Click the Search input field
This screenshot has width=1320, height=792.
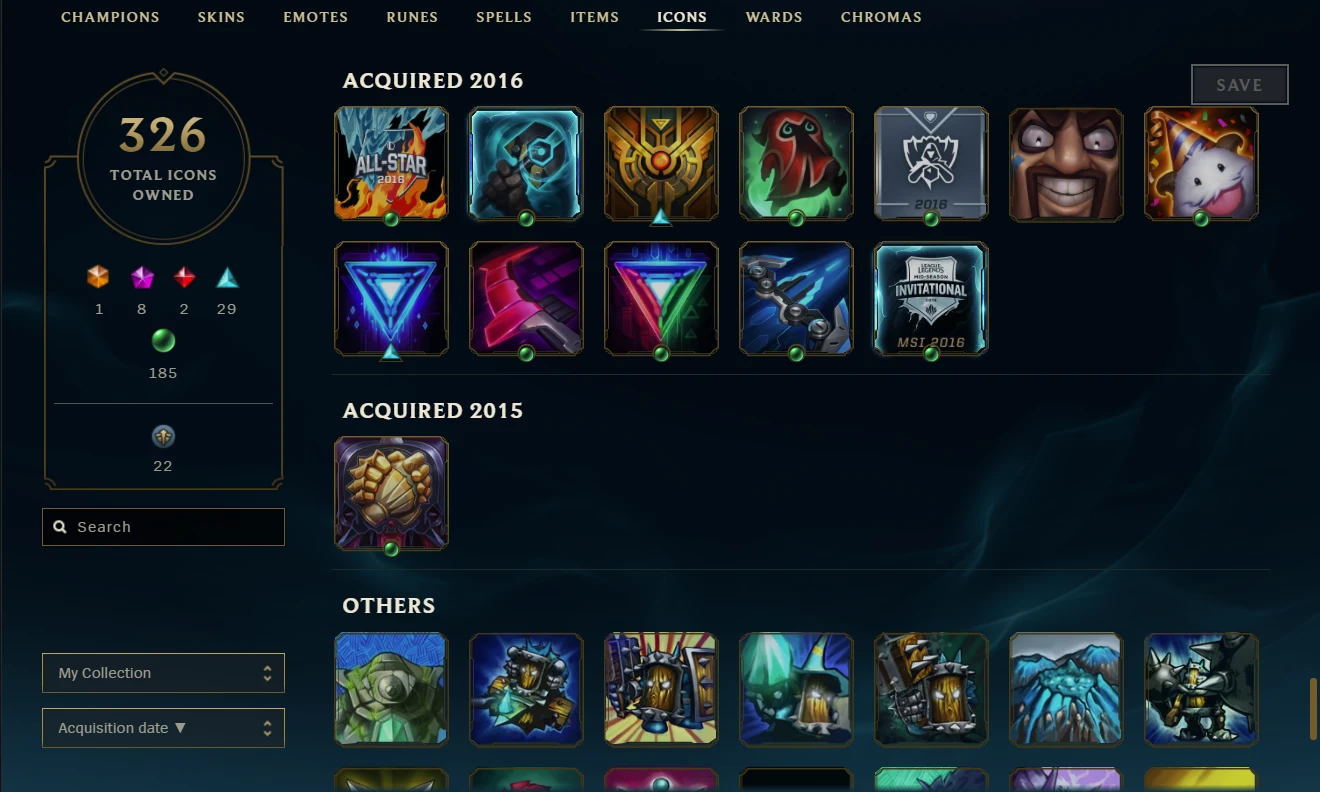162,526
